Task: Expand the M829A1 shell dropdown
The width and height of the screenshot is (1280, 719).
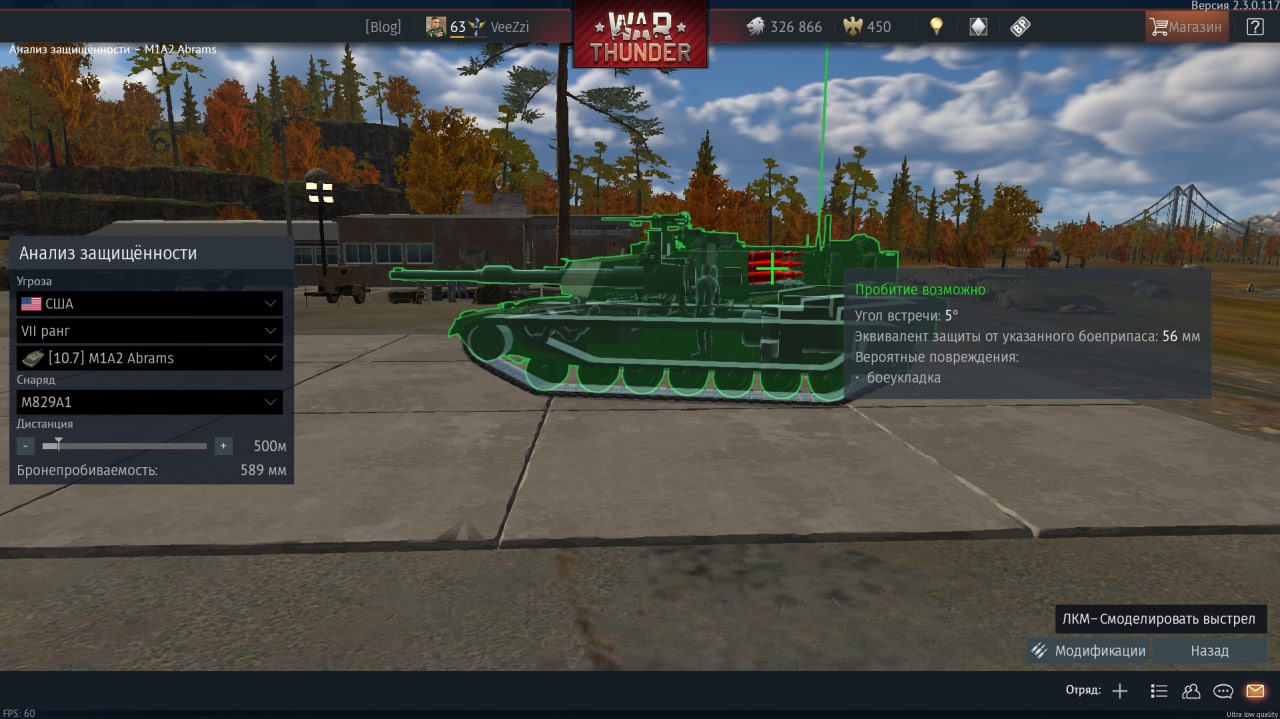Action: click(x=149, y=402)
